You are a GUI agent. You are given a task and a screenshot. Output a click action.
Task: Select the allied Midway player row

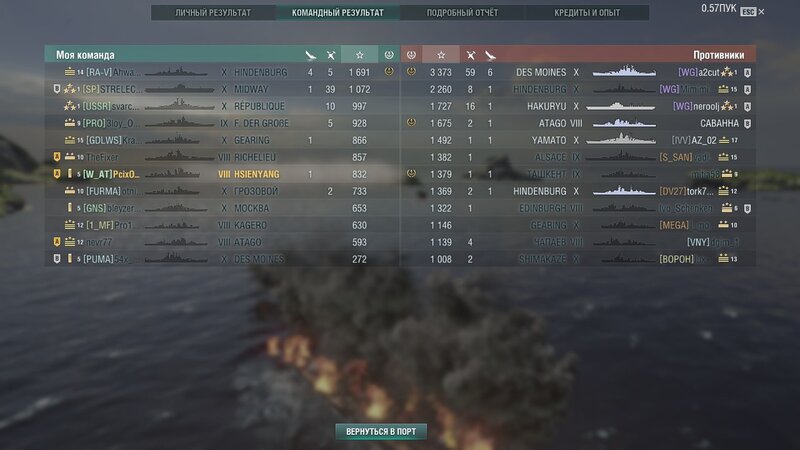tap(222, 89)
